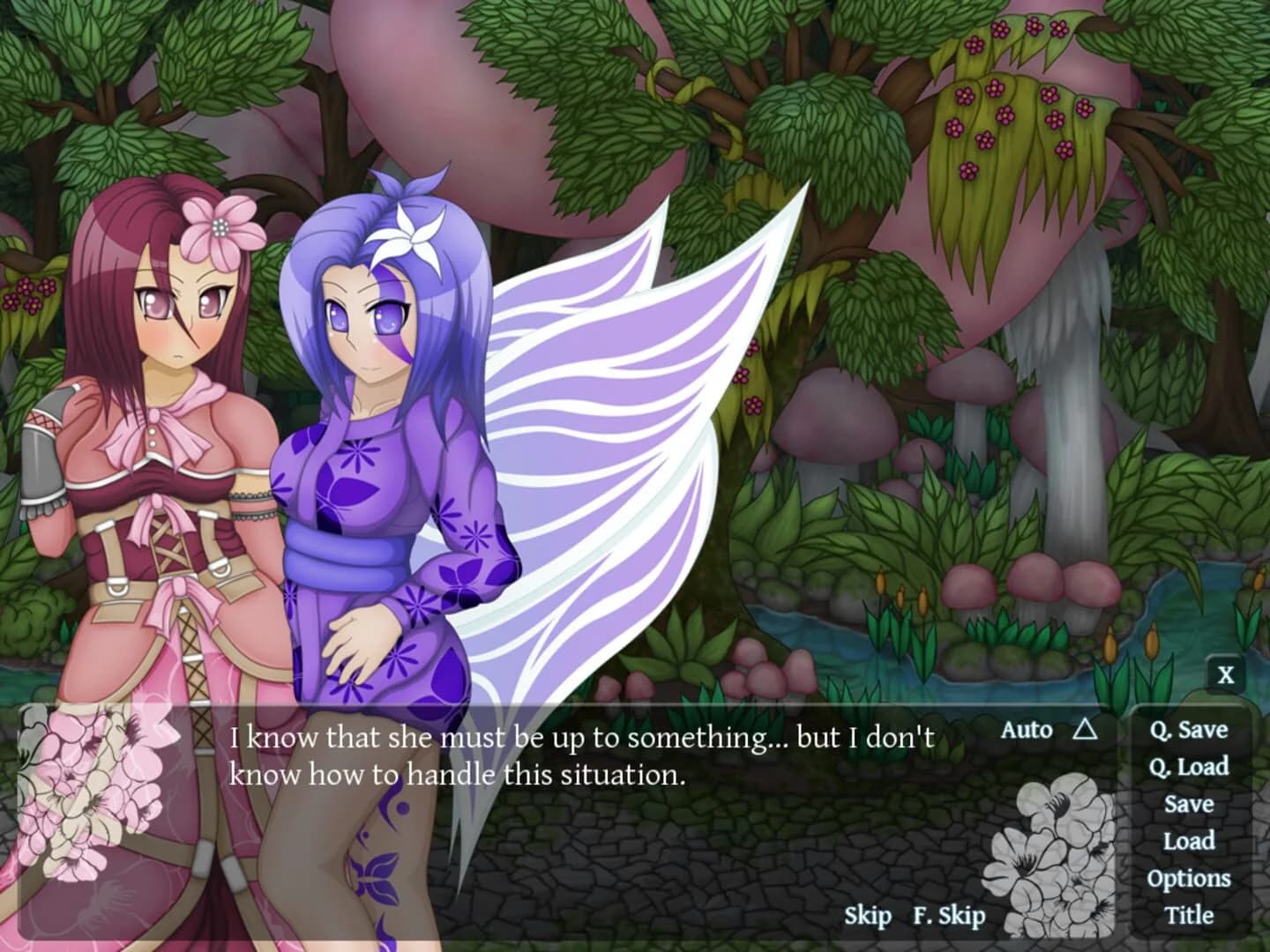Quick save the game with Q. Save
Viewport: 1270px width, 952px height.
[x=1189, y=730]
